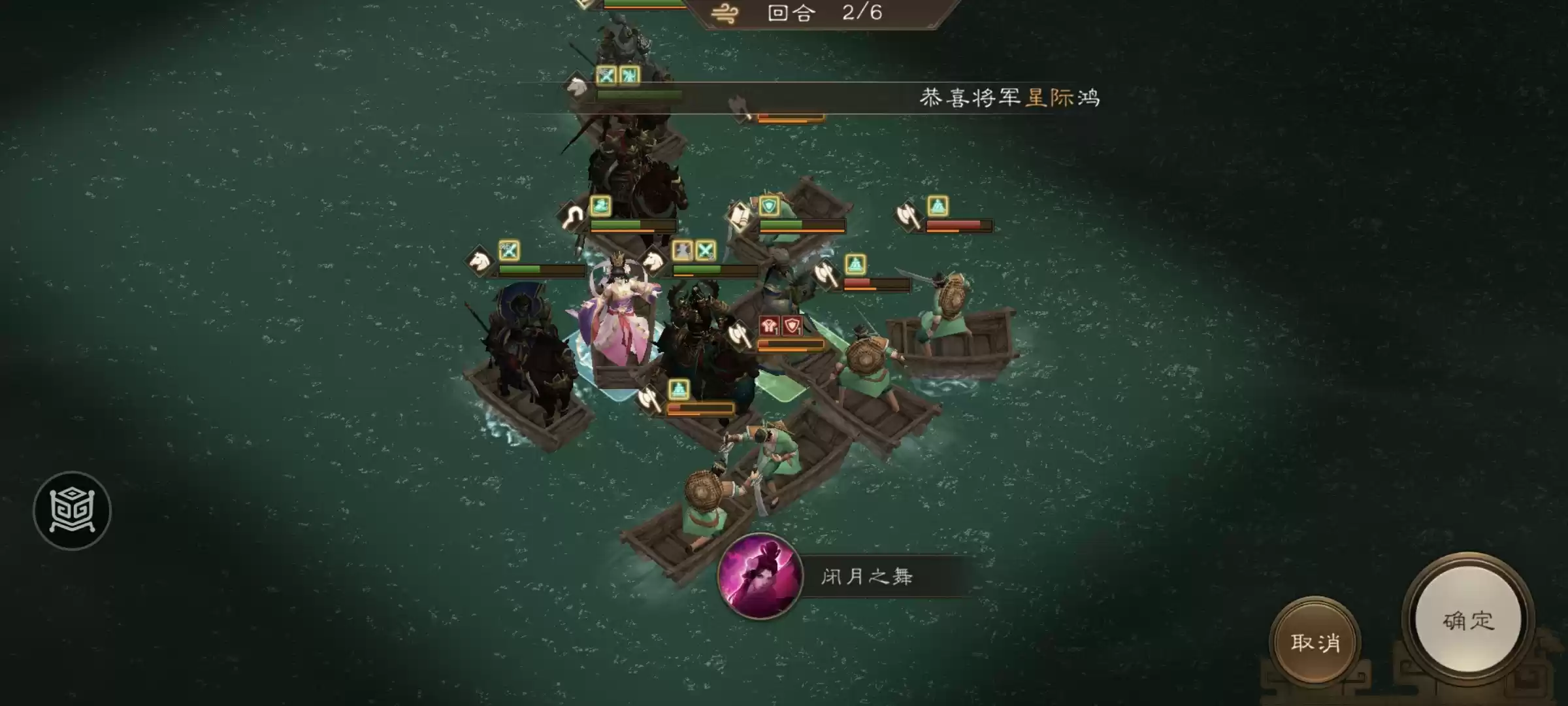Image resolution: width=1568 pixels, height=706 pixels.
Task: Toggle the red shield debuff marker
Action: (792, 327)
